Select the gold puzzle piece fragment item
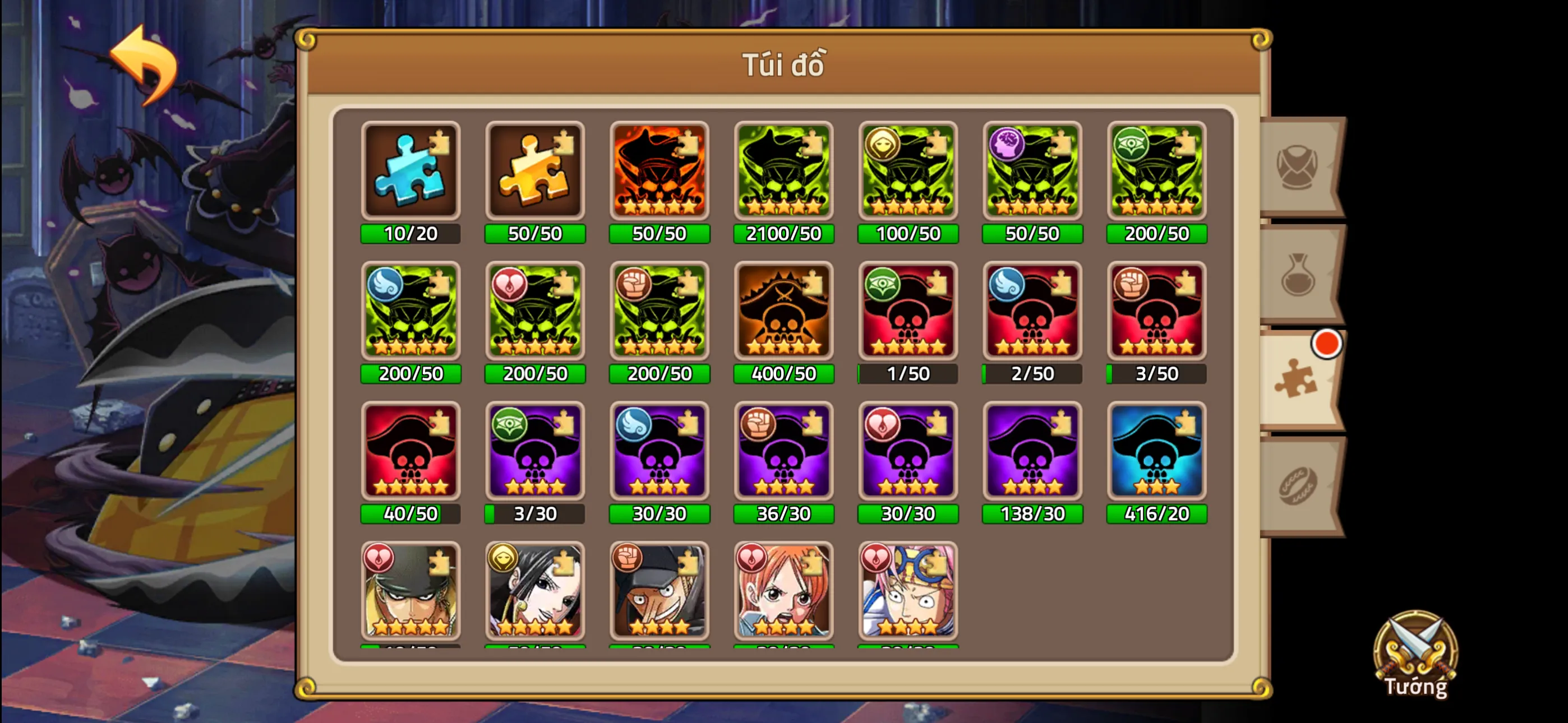Image resolution: width=1568 pixels, height=723 pixels. 534,172
